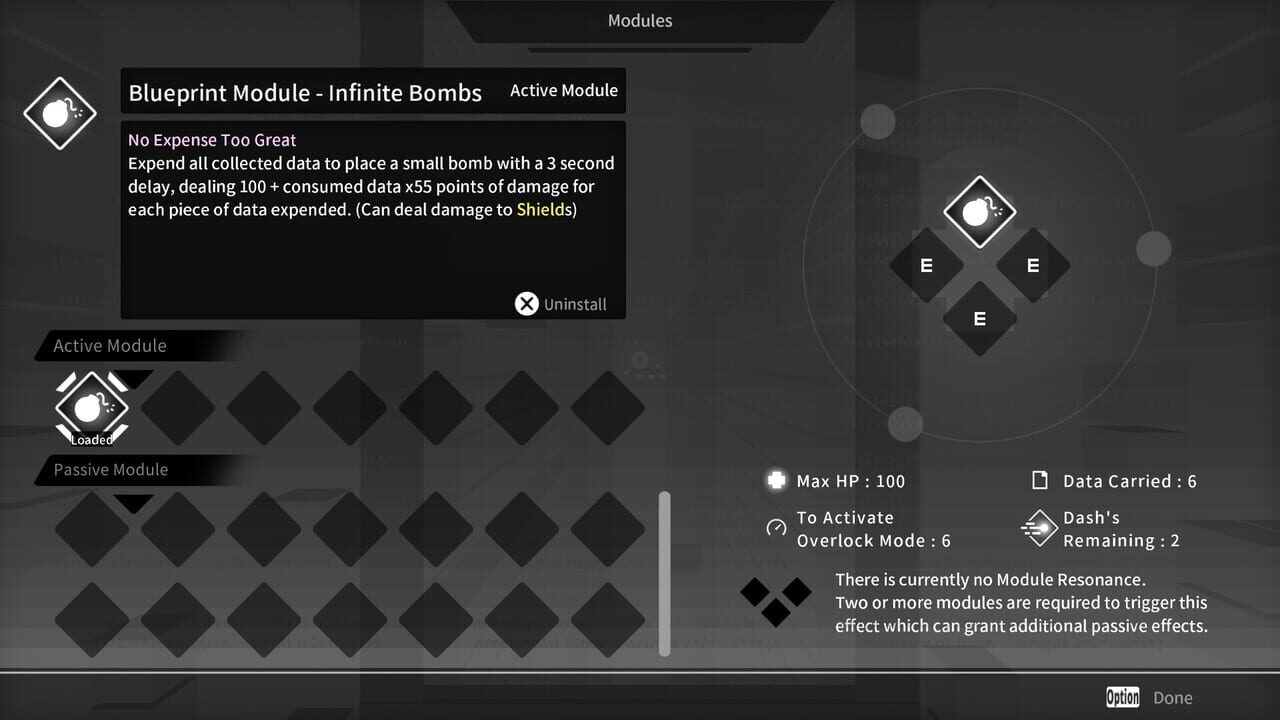Click the right E slot on the module wheel
1280x720 pixels.
pos(1032,265)
